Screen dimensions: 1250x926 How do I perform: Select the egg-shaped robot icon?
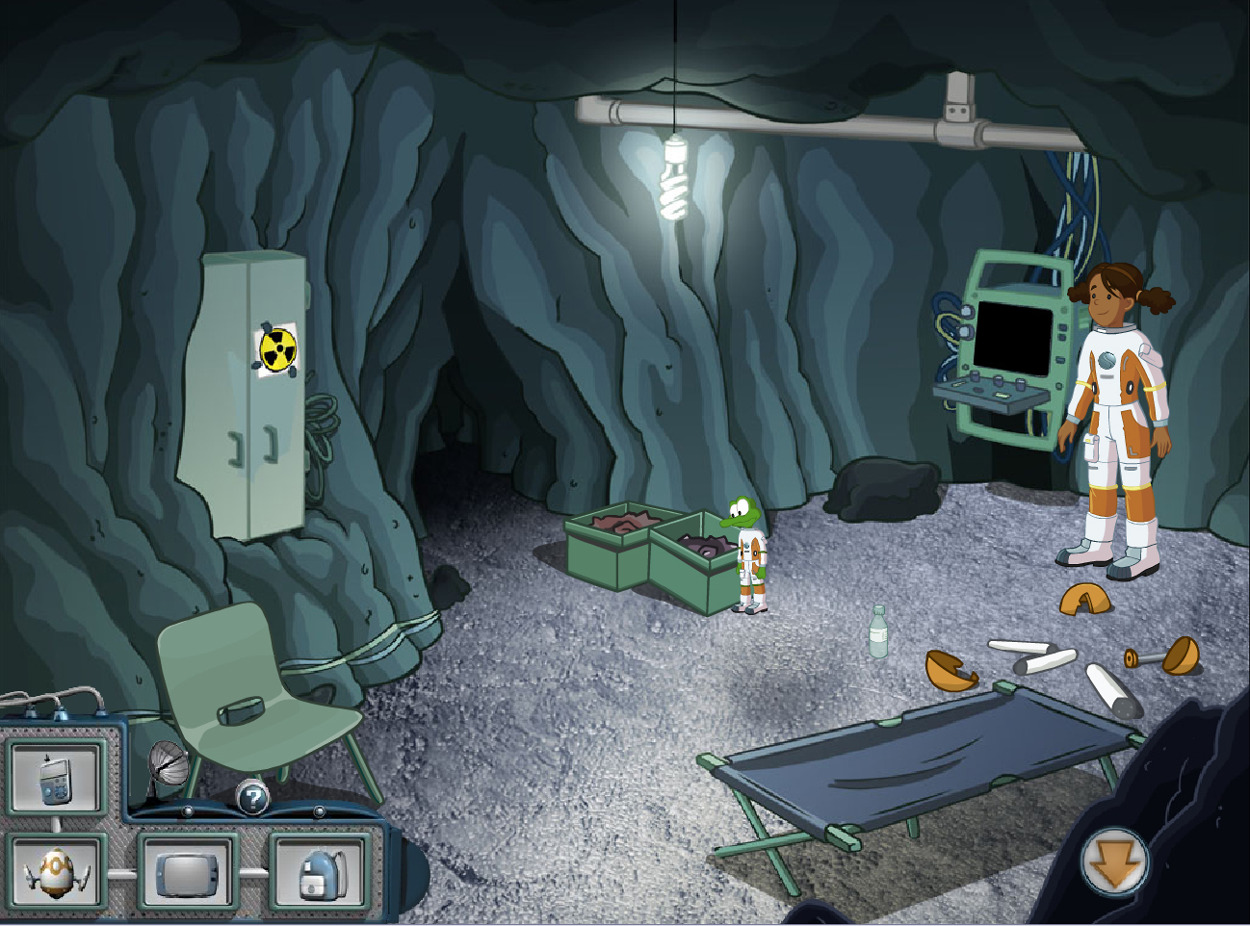58,872
